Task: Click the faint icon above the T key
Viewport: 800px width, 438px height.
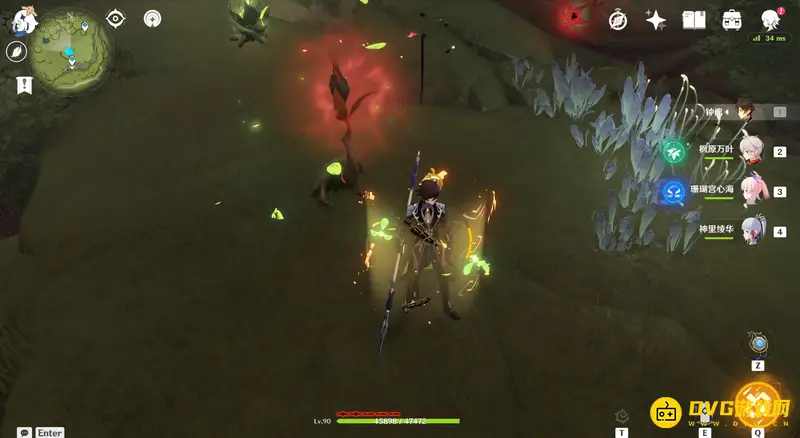Action: click(x=621, y=414)
